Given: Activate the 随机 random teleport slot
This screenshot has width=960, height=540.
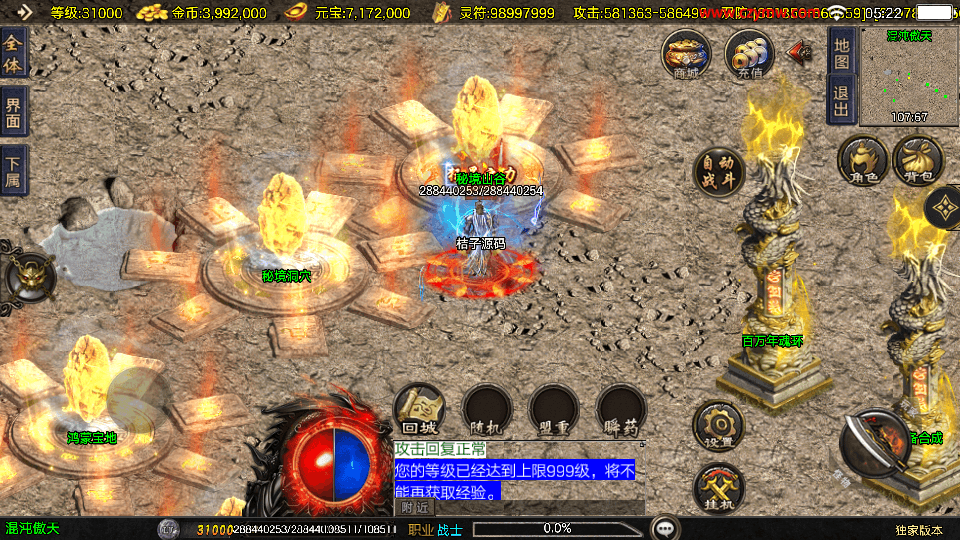Looking at the screenshot, I should click(487, 410).
